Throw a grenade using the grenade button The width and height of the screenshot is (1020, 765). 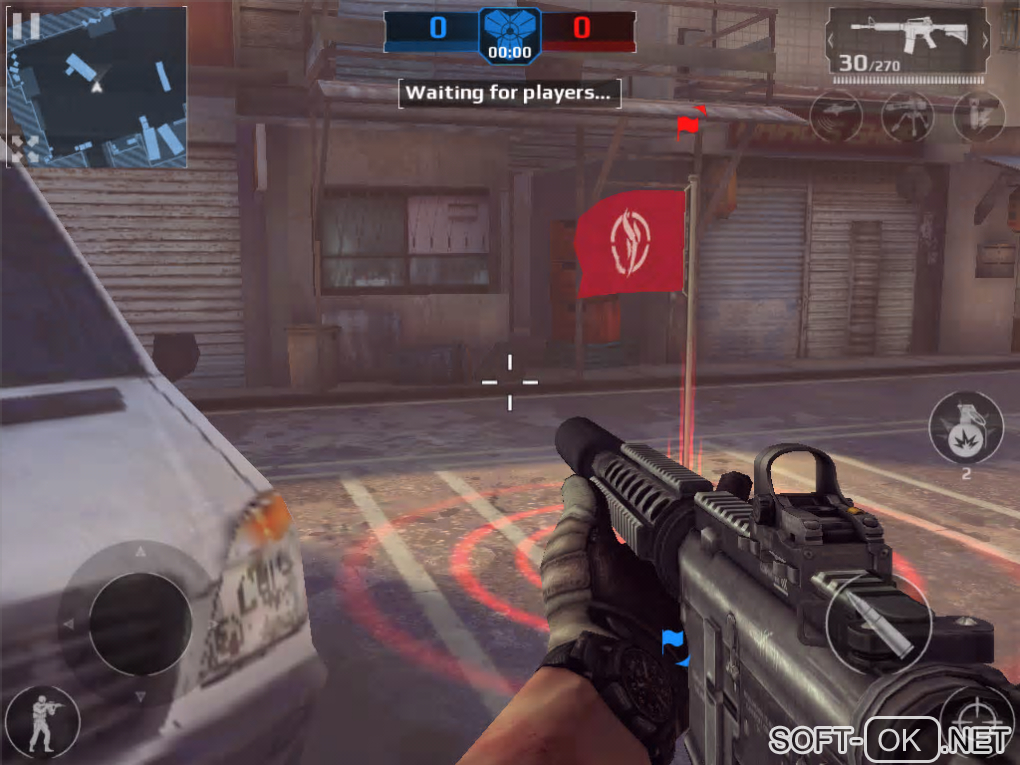[x=965, y=427]
